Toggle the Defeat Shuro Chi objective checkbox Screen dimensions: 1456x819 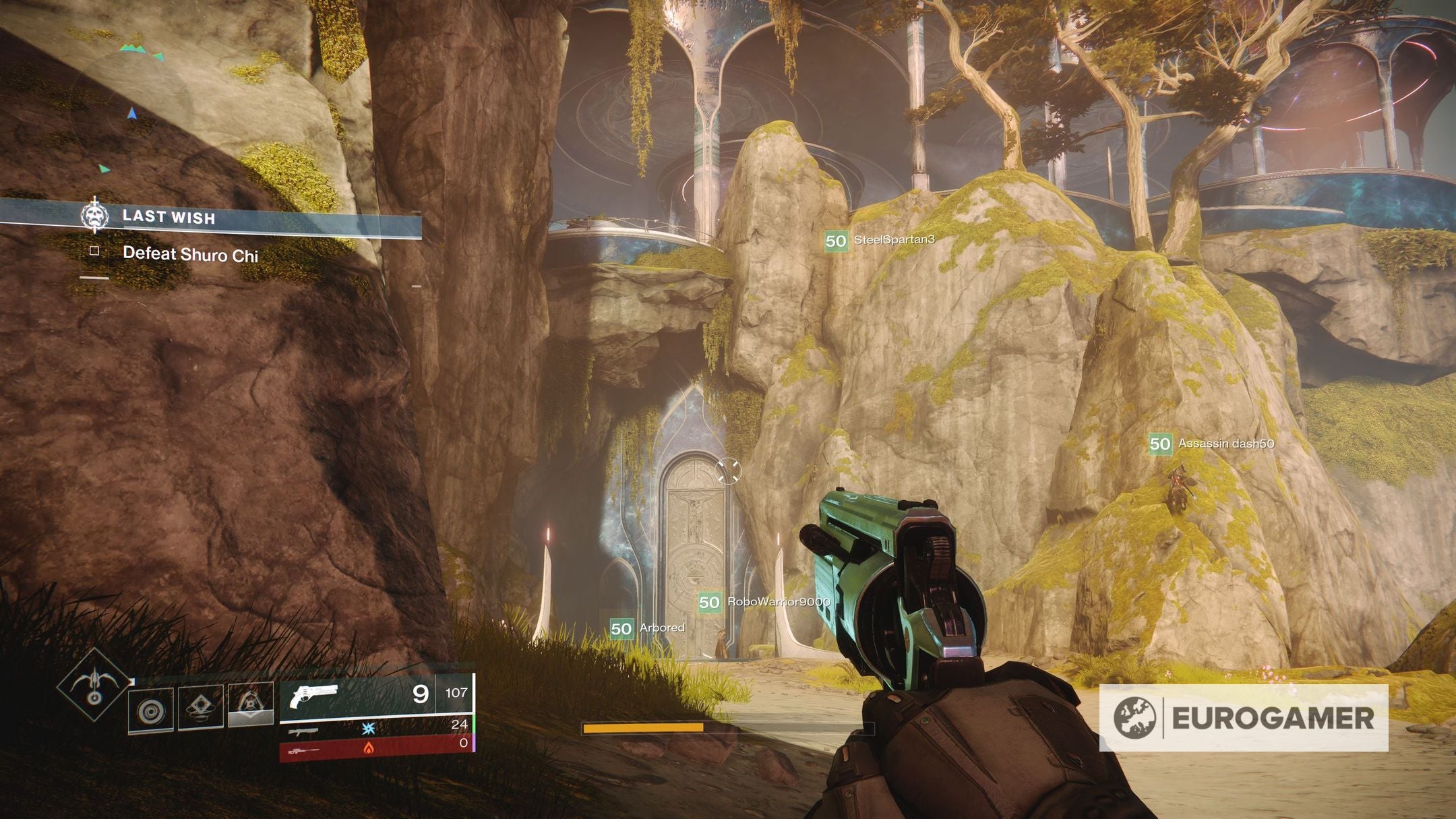(x=95, y=252)
